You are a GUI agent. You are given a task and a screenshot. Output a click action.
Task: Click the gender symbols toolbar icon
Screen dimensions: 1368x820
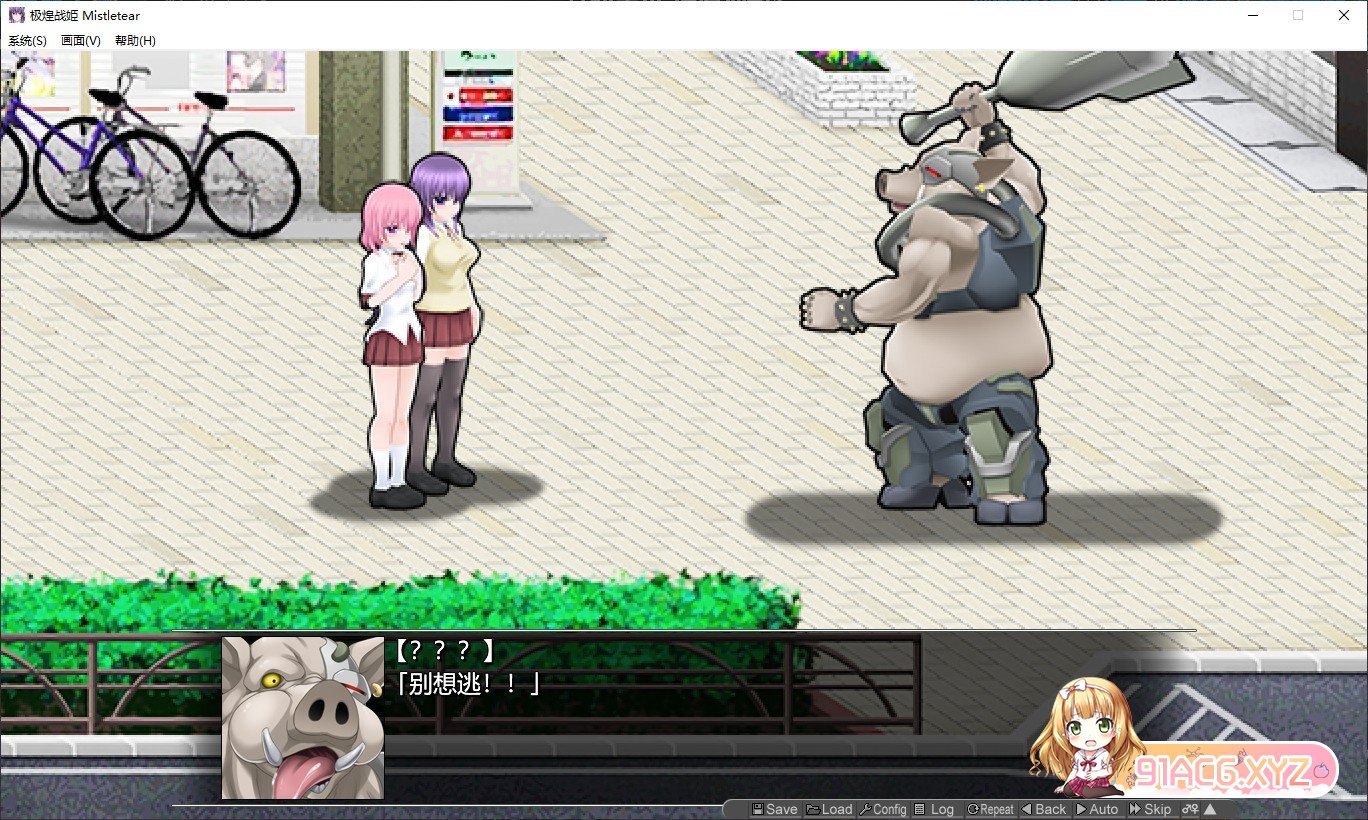pos(1189,809)
